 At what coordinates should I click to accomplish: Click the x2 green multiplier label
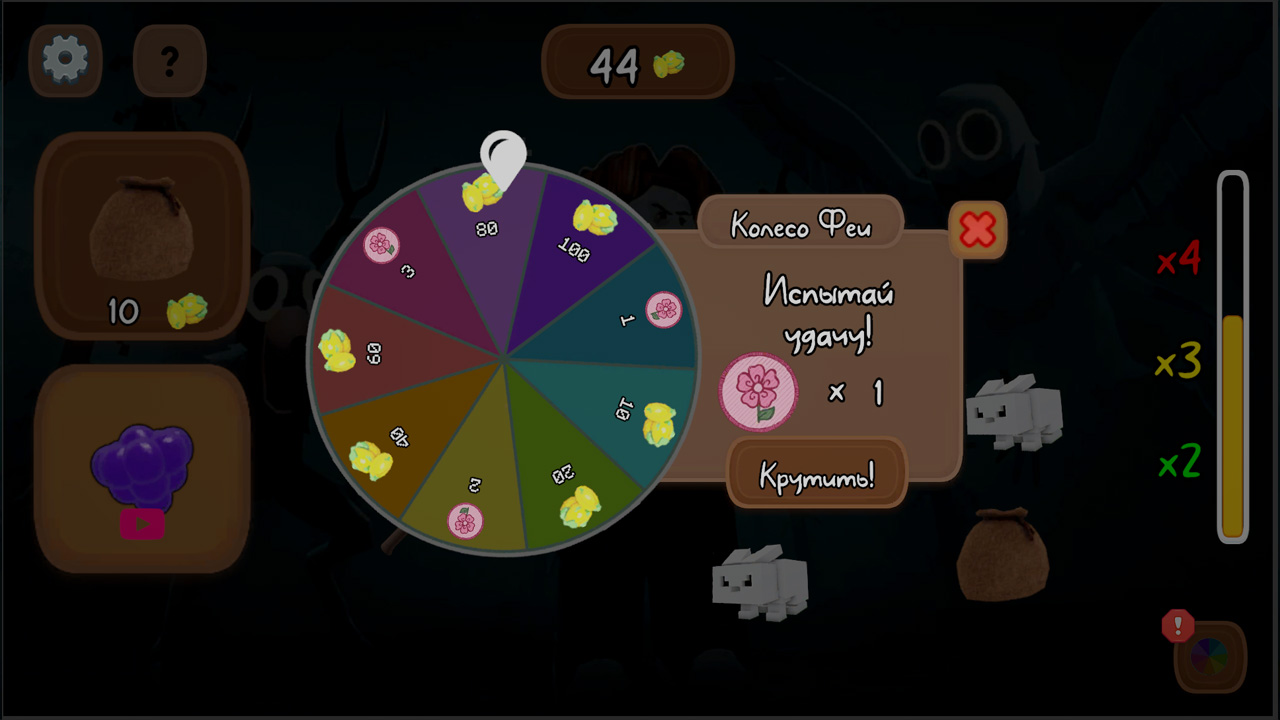coord(1178,461)
